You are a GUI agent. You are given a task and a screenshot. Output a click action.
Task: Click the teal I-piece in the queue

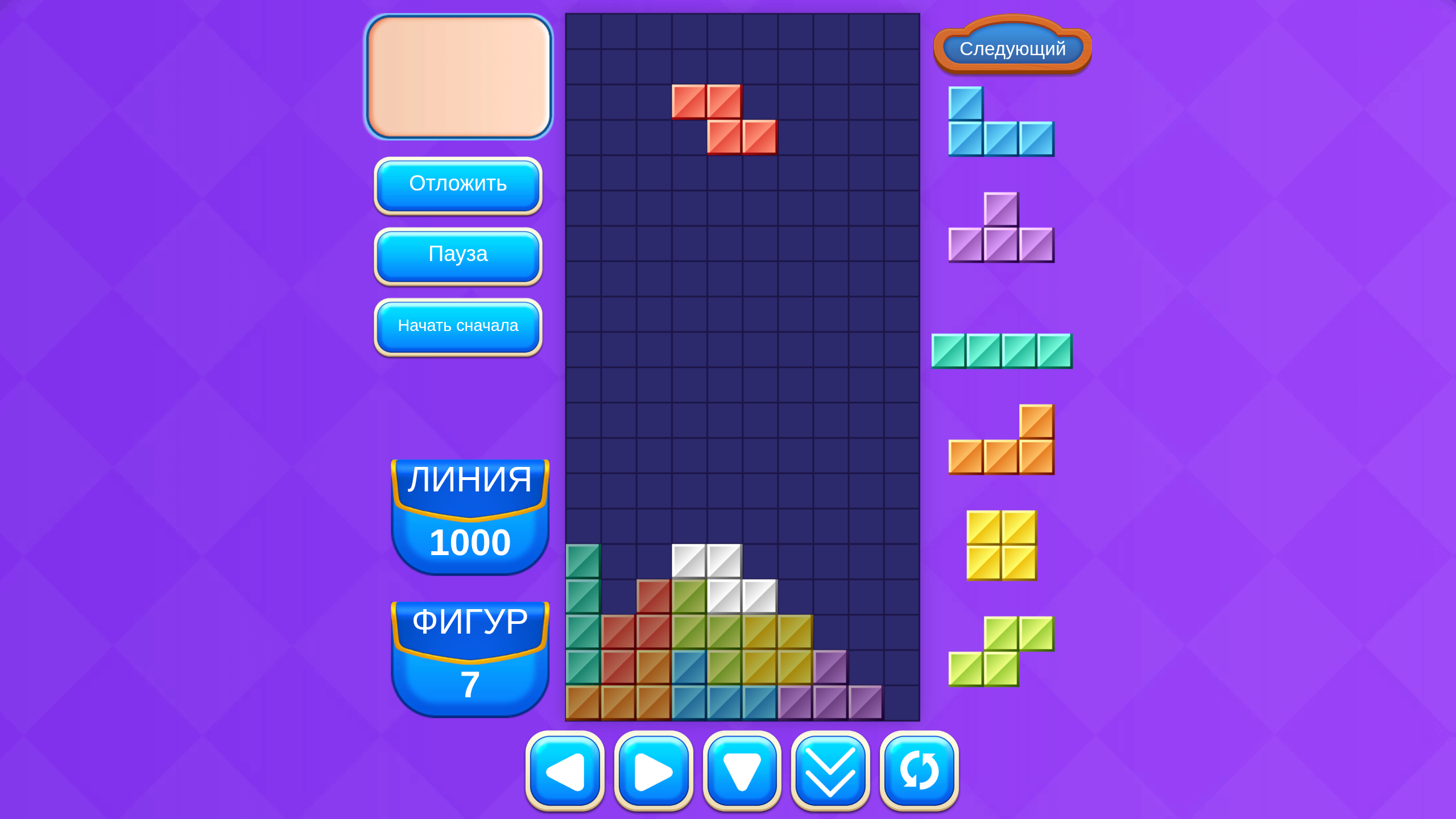click(1001, 351)
